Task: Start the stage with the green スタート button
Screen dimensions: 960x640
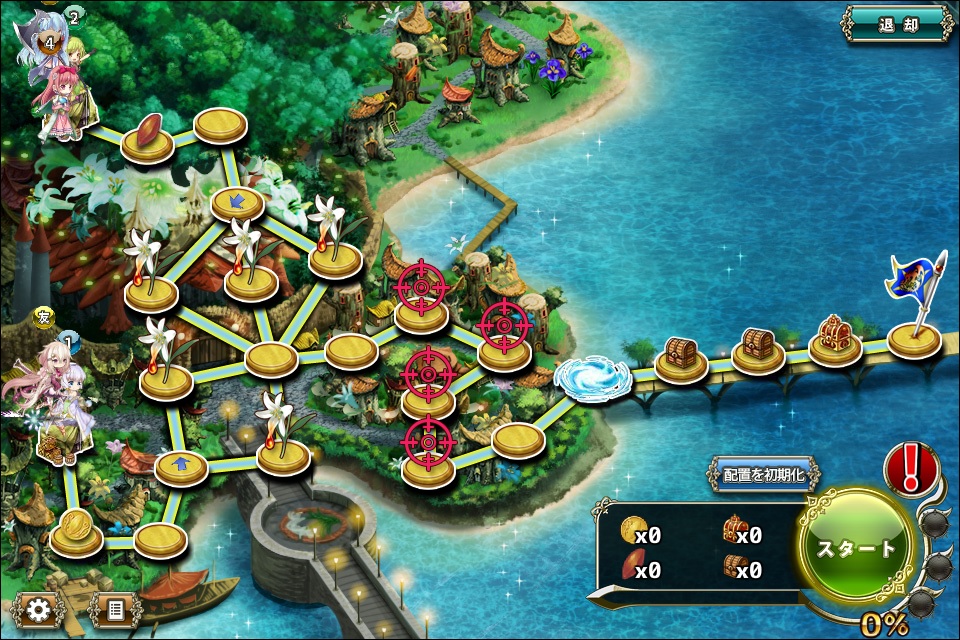Action: [856, 548]
